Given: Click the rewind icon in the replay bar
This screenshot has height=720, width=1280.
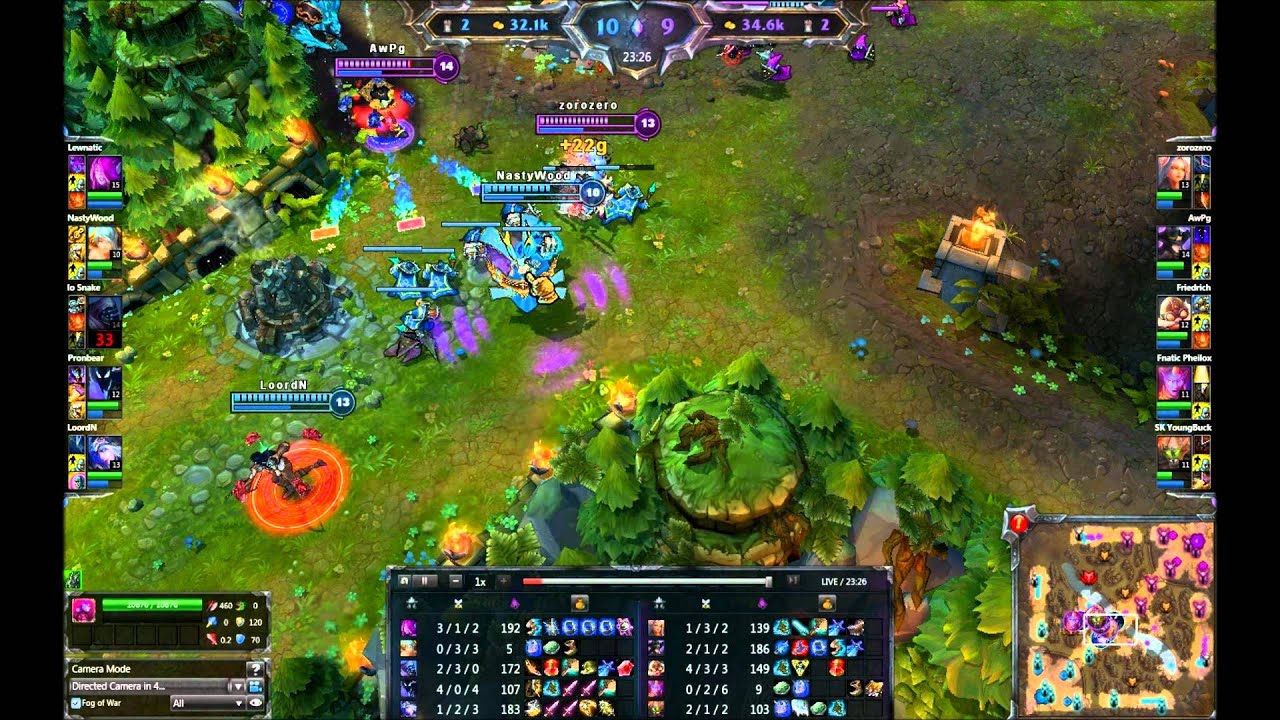Looking at the screenshot, I should (405, 582).
